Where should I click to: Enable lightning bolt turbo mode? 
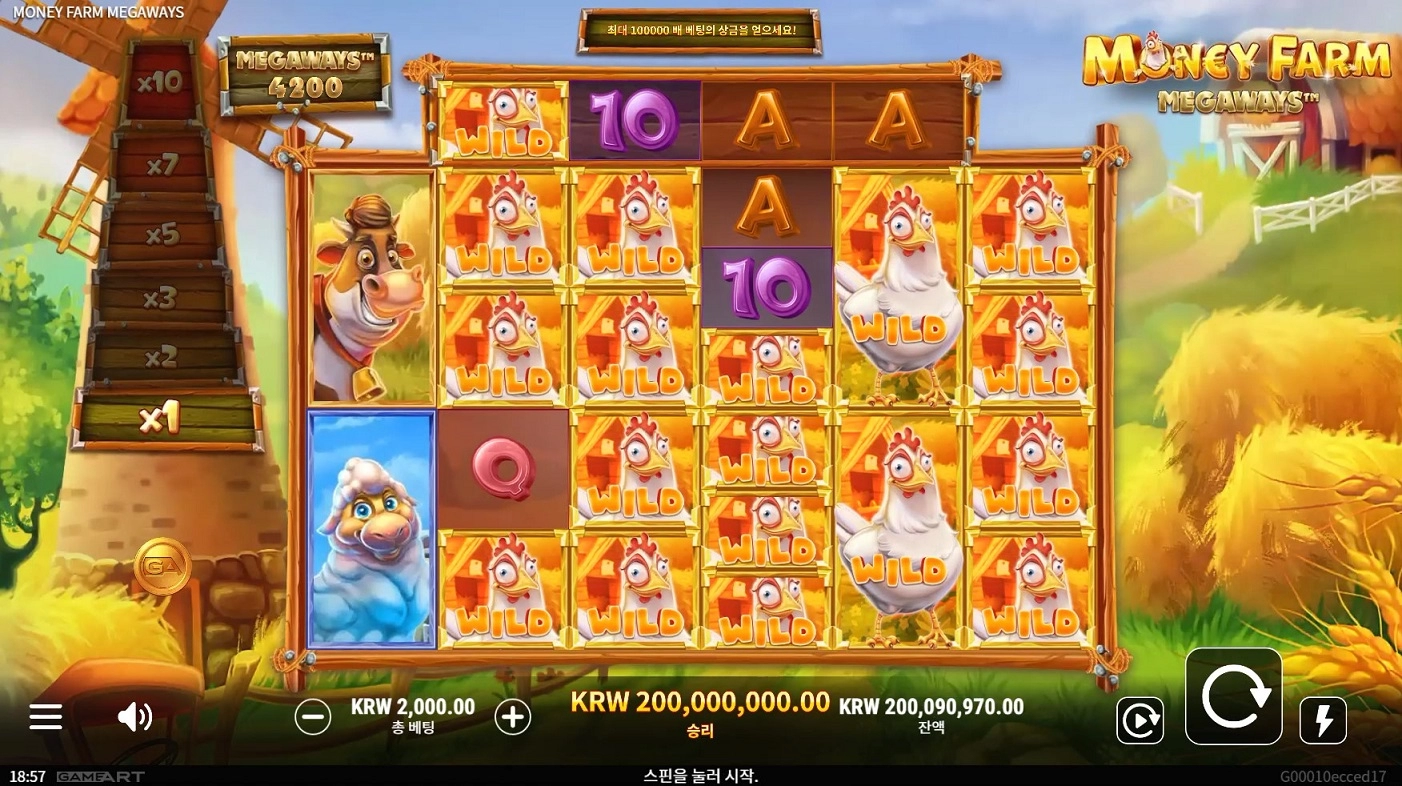pyautogui.click(x=1323, y=720)
